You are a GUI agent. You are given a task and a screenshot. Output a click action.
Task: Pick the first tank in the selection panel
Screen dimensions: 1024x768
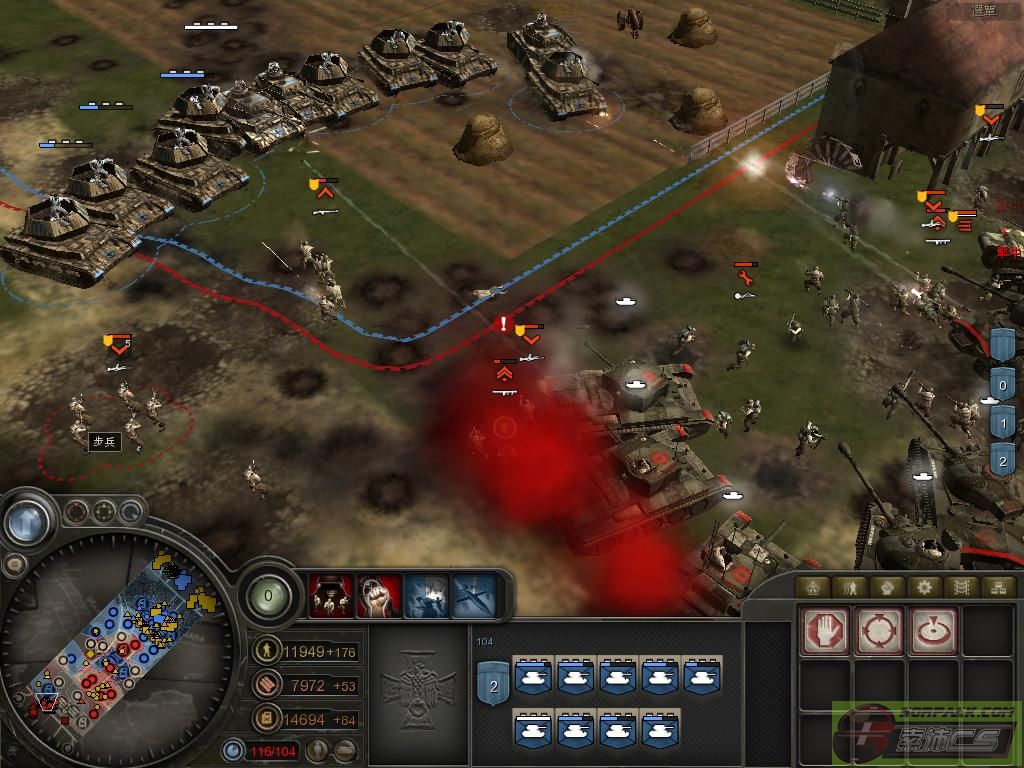(535, 677)
